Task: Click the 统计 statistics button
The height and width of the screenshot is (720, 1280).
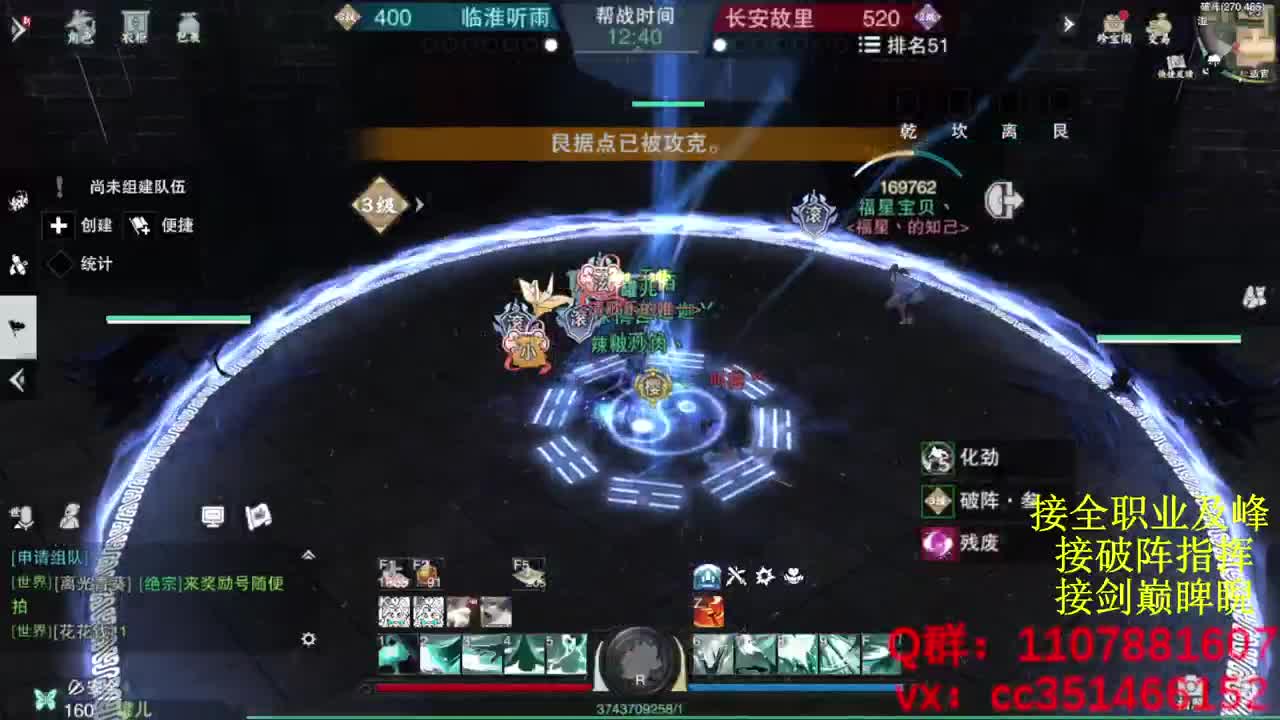Action: point(85,264)
